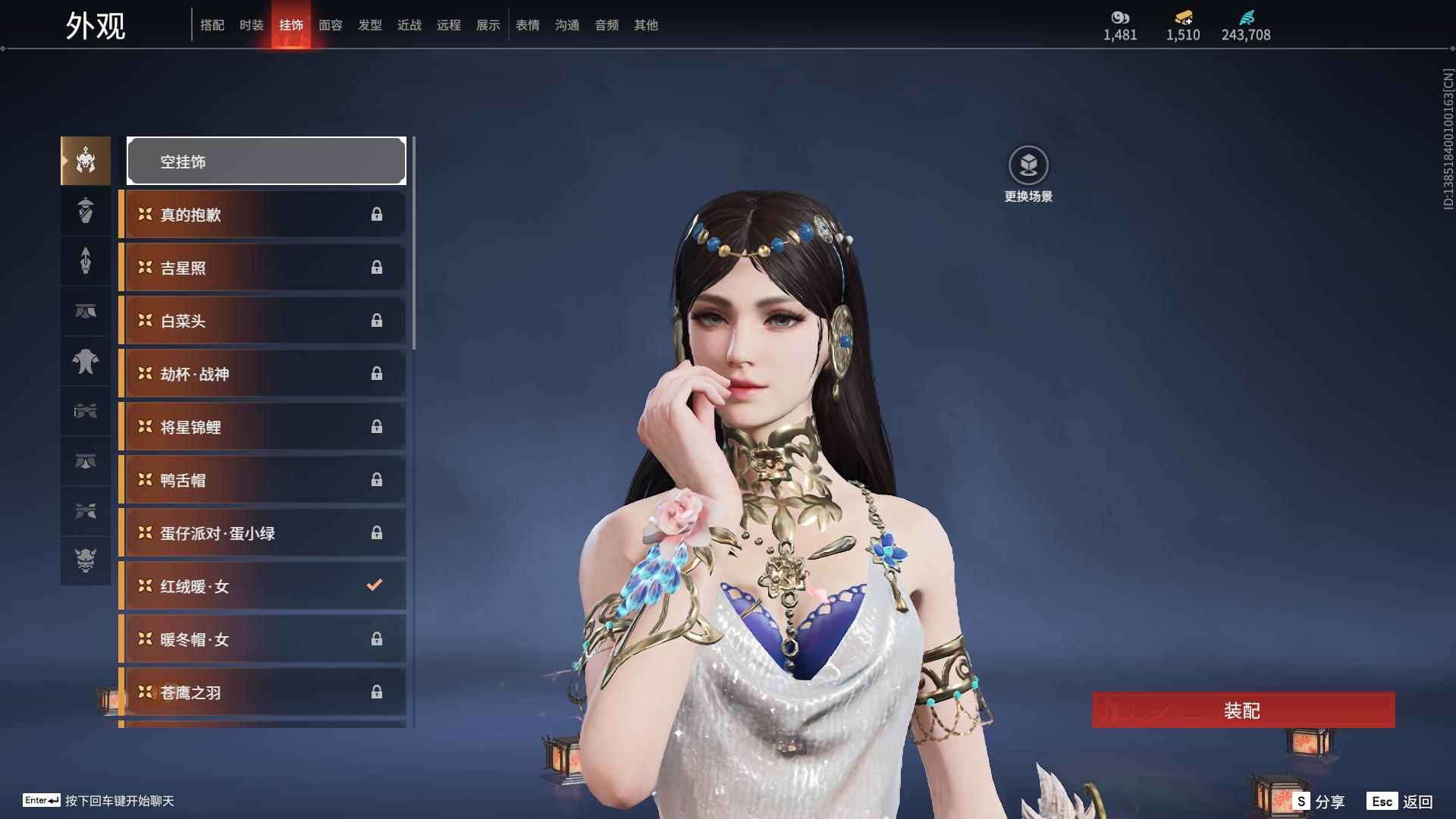Open the 搭配 tab
Image resolution: width=1456 pixels, height=819 pixels.
tap(212, 25)
